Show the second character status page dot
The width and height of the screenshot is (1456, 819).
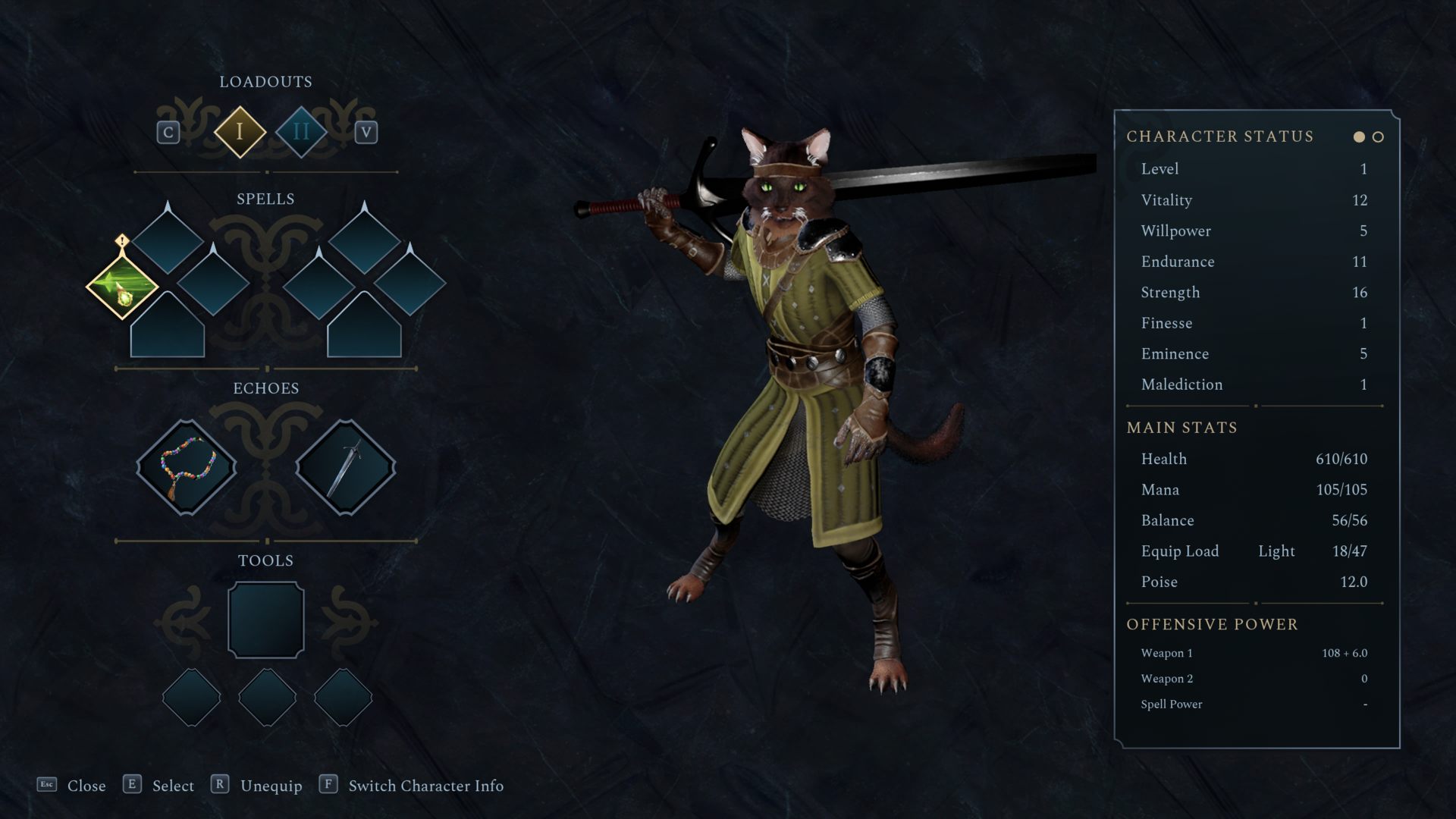[x=1378, y=137]
